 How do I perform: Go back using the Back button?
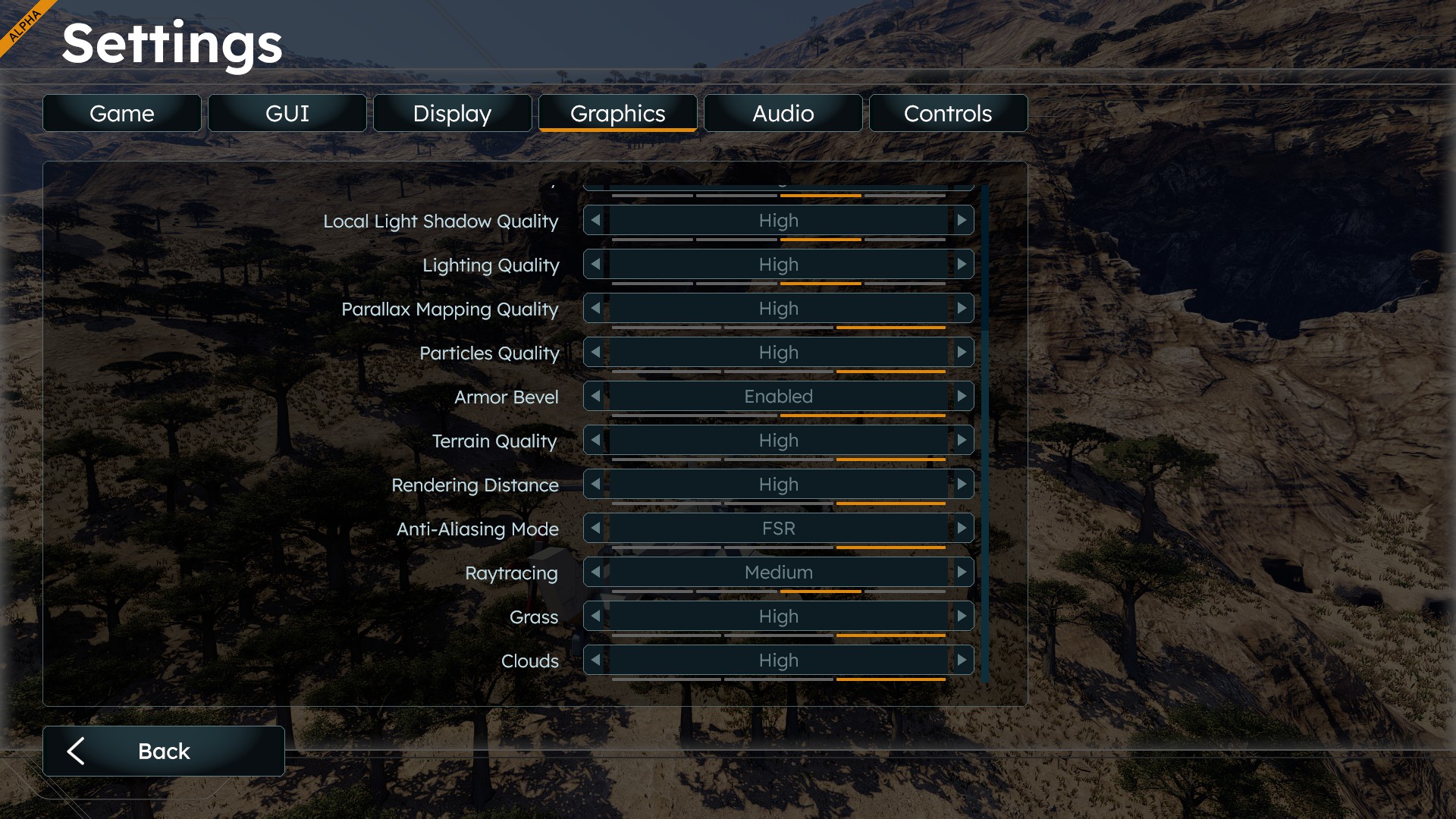pyautogui.click(x=164, y=751)
